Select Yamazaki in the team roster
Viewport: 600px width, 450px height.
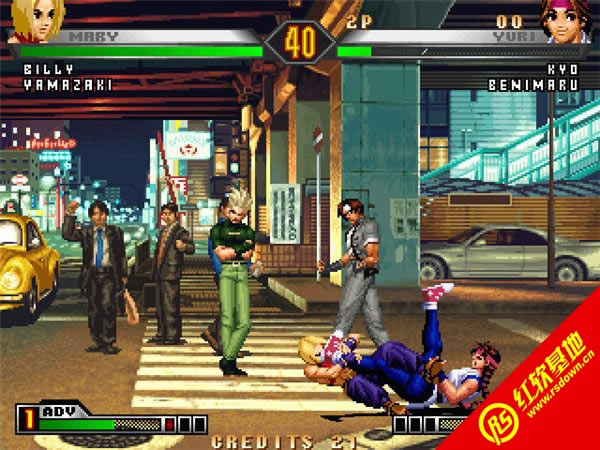67,85
